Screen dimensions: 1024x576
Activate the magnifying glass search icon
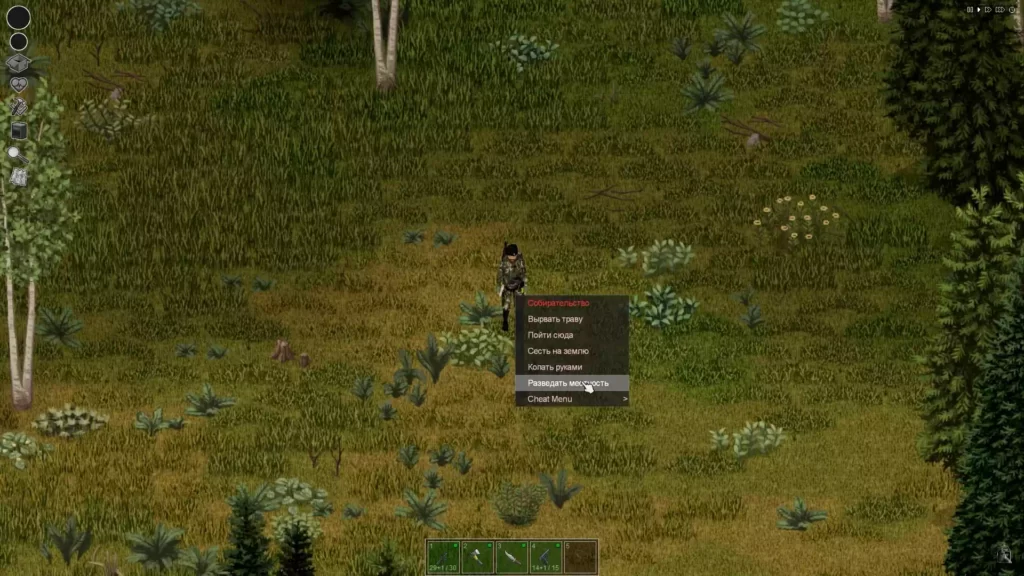[17, 153]
